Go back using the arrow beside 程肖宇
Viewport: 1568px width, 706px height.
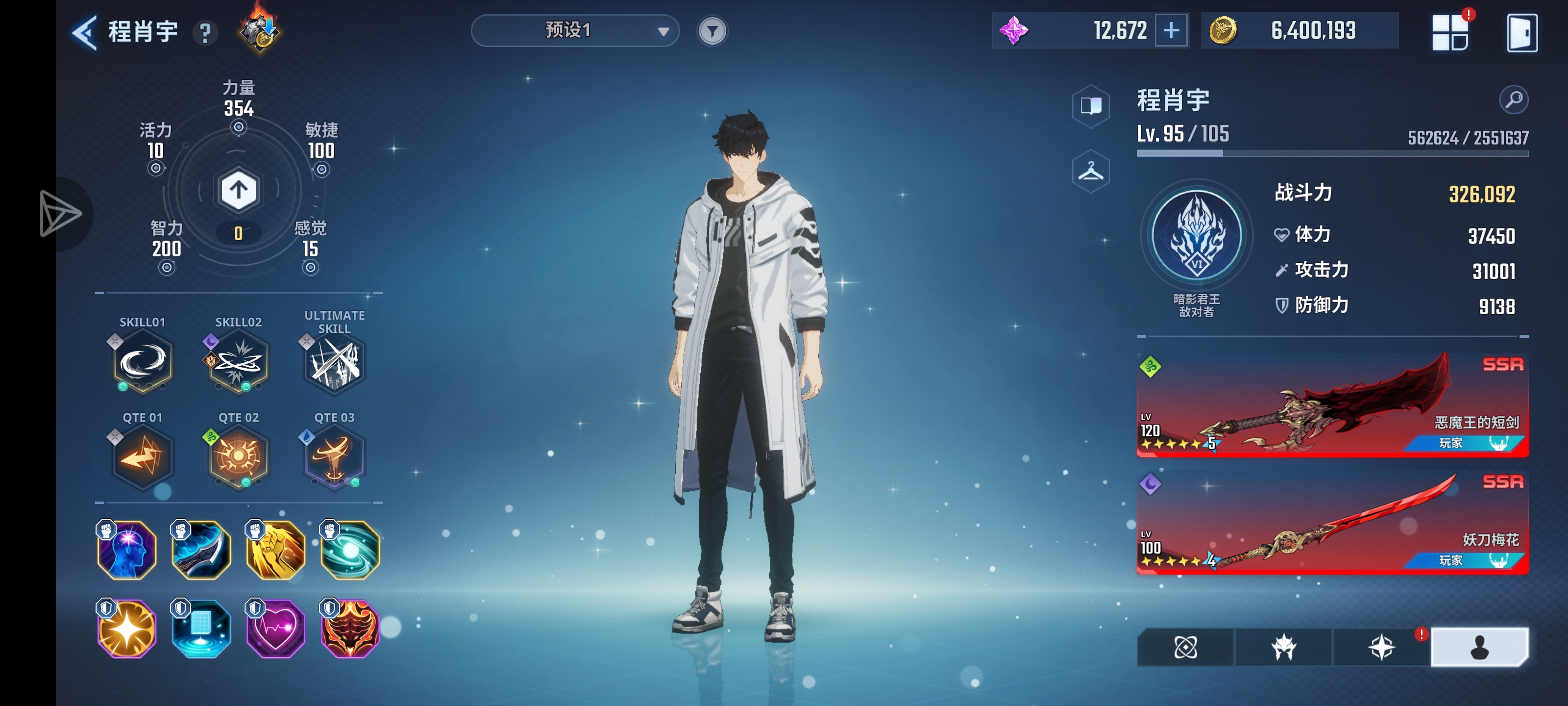click(x=85, y=32)
